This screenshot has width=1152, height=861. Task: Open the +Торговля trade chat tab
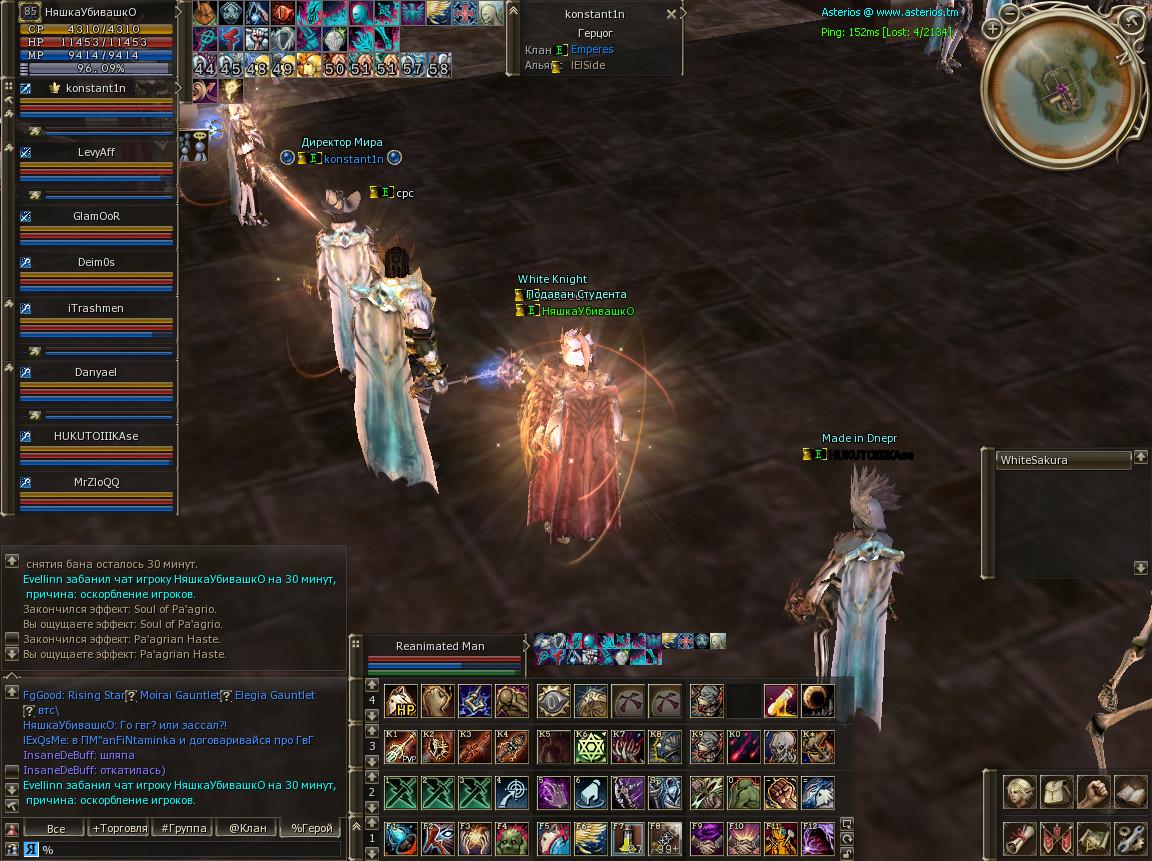coord(117,828)
